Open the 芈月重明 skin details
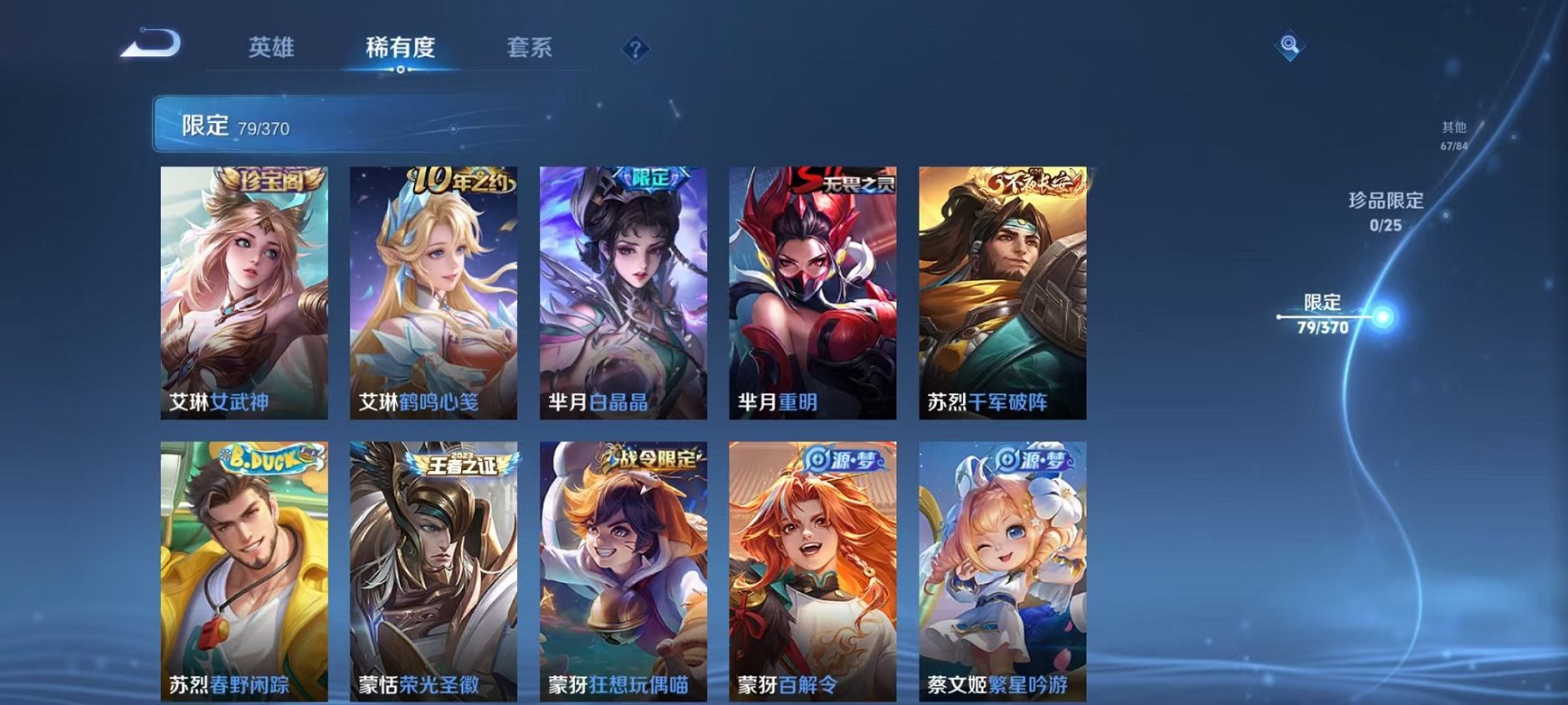1568x705 pixels. coord(816,289)
